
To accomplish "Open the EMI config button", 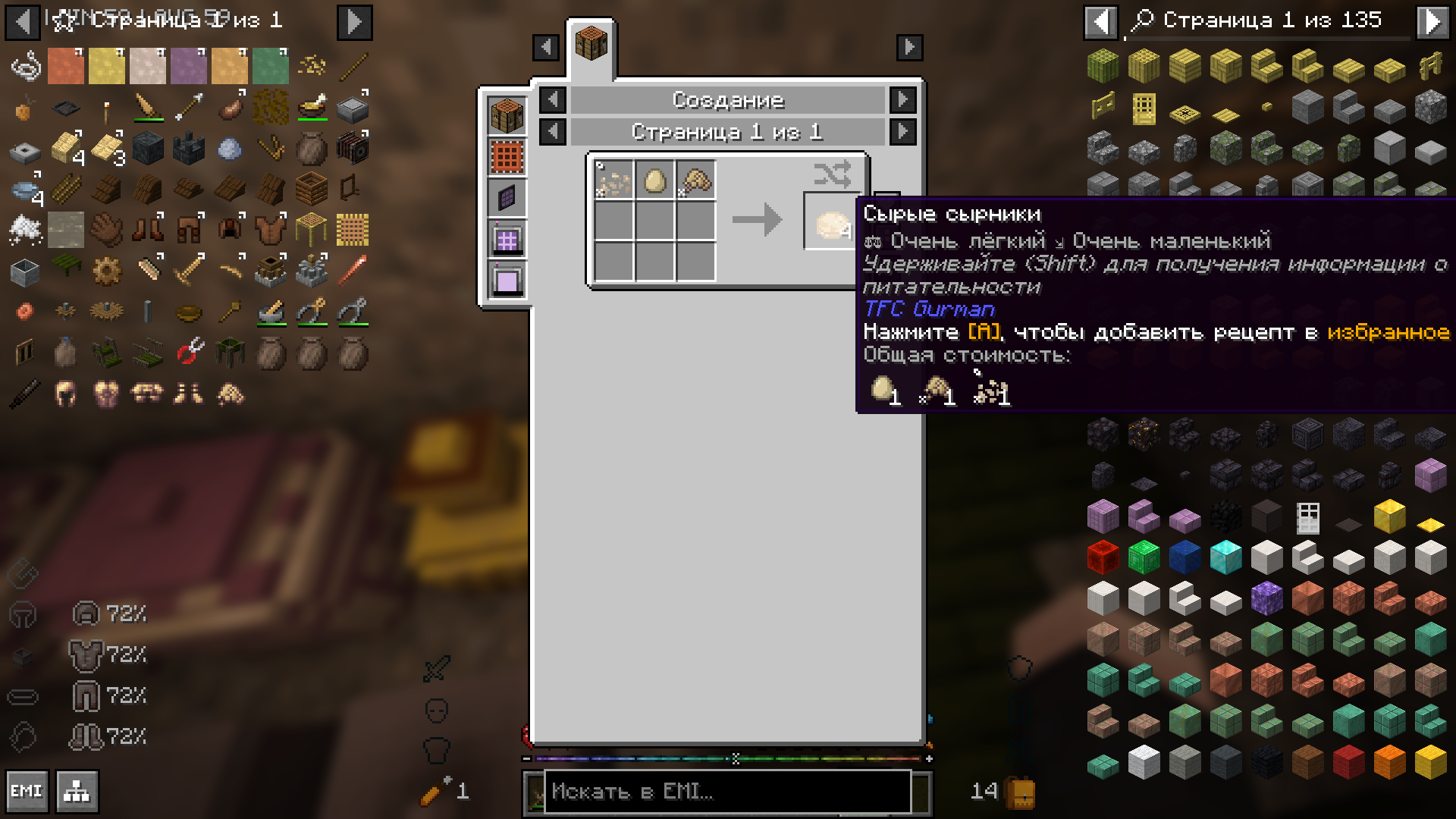I will click(27, 791).
